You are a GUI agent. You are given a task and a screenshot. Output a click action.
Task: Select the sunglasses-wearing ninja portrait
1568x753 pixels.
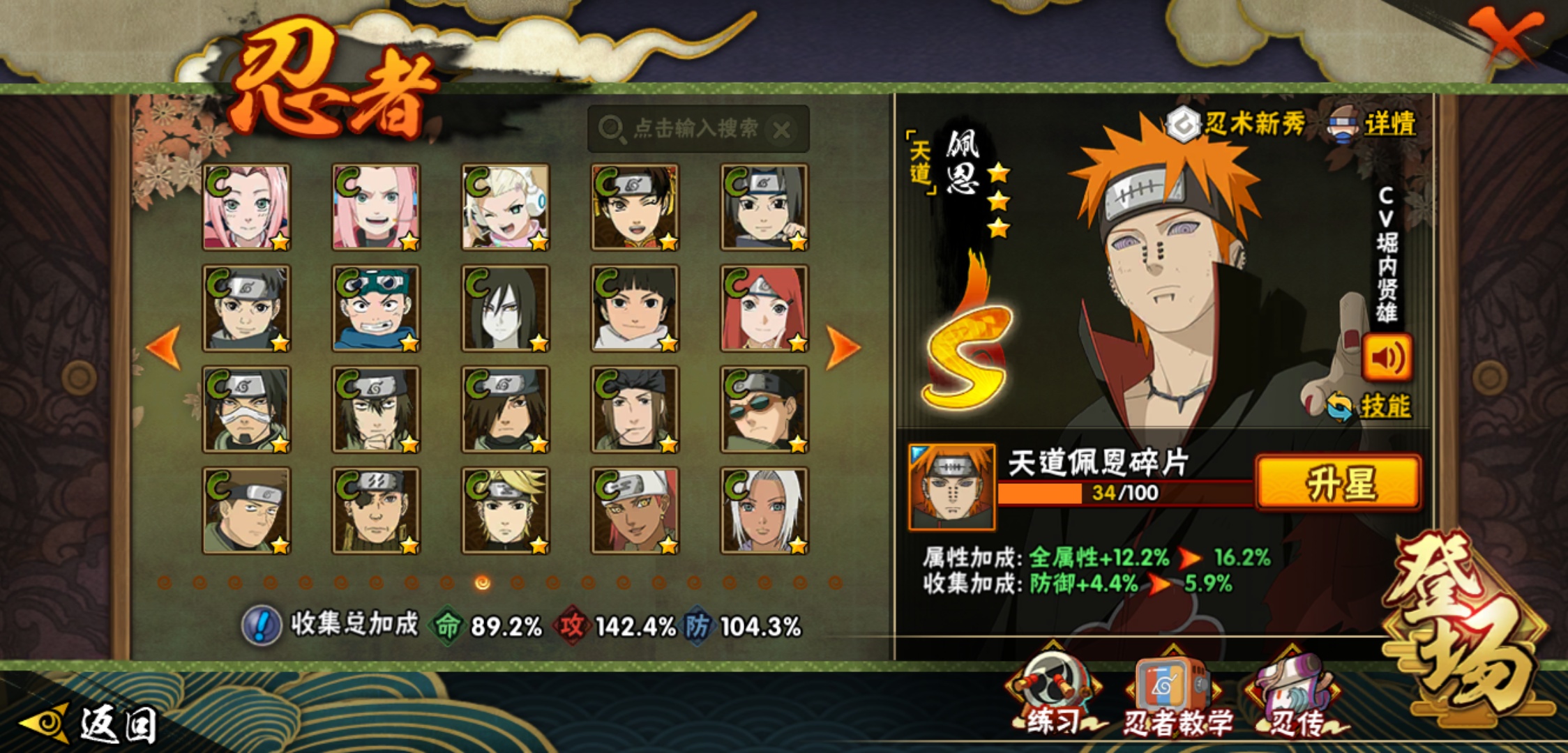point(764,409)
